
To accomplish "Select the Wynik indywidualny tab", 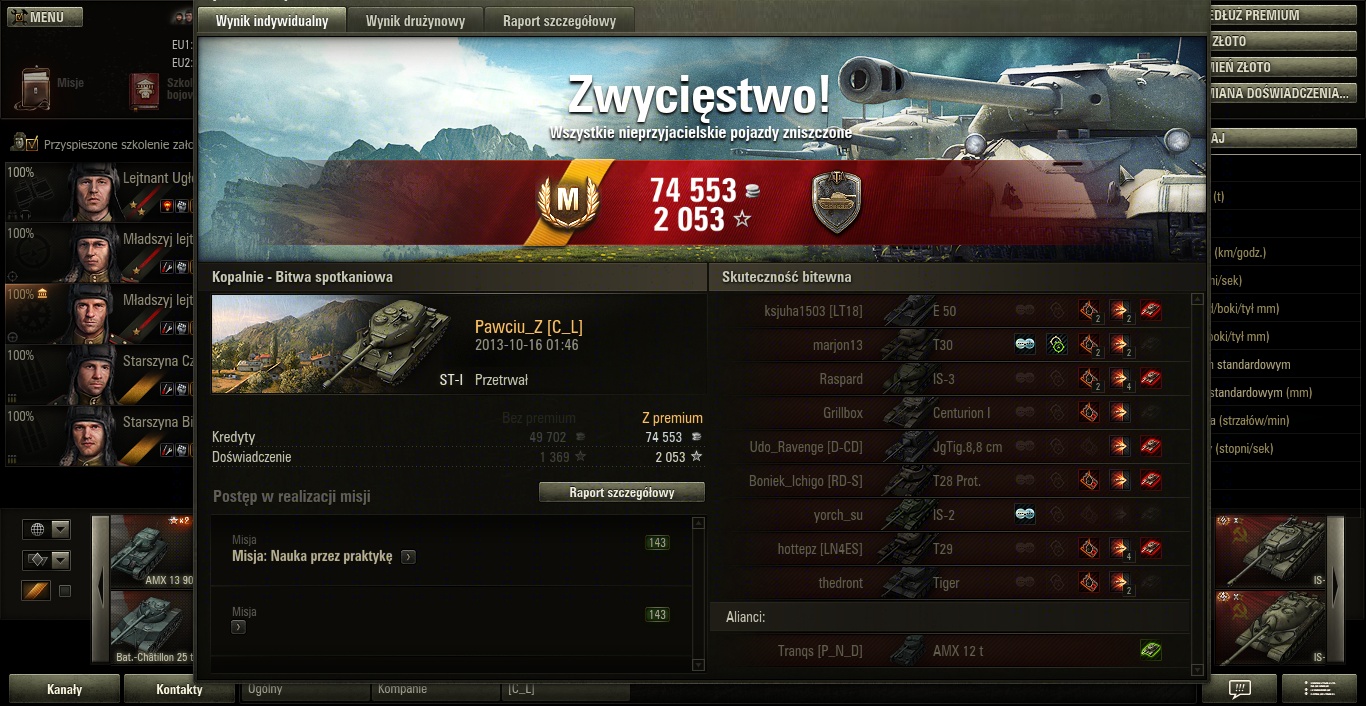I will coord(272,21).
